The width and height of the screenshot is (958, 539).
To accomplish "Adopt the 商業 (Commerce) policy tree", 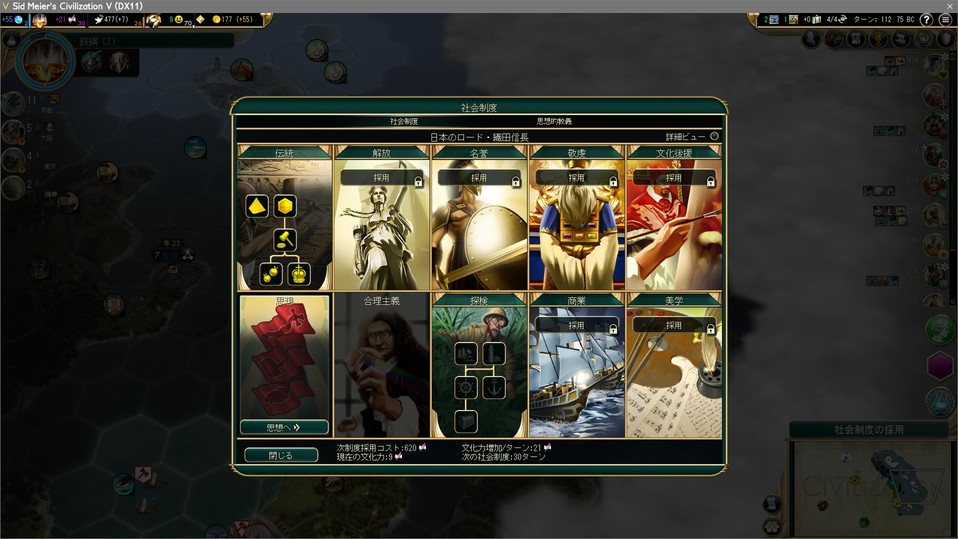I will coord(576,326).
